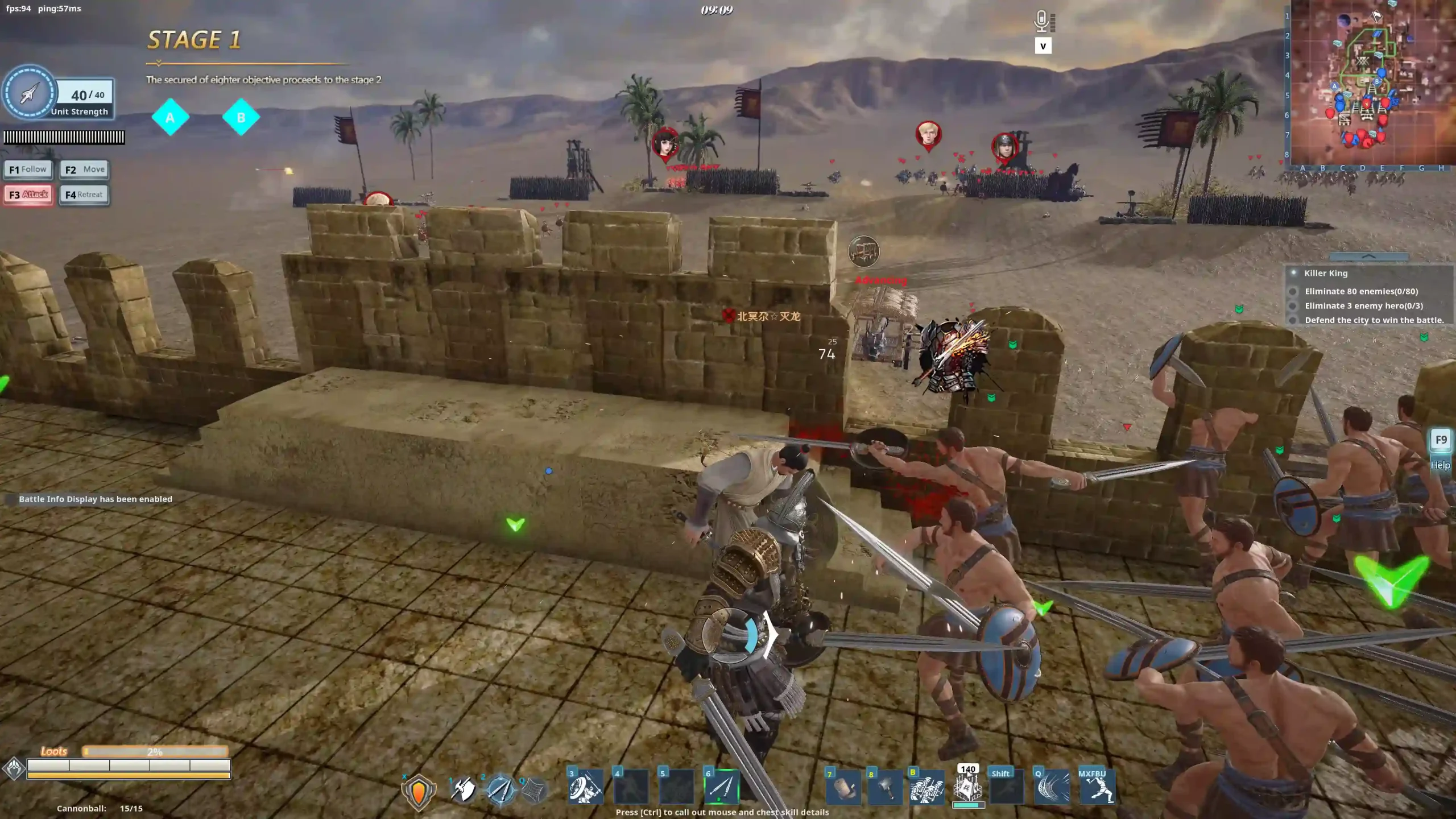The height and width of the screenshot is (819, 1456).
Task: Select the hammer item slot
Action: click(x=885, y=789)
